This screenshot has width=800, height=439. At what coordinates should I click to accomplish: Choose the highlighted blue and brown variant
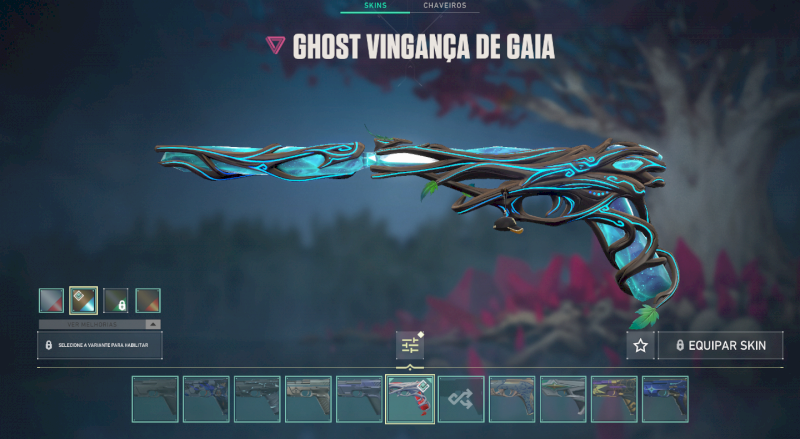pos(83,300)
